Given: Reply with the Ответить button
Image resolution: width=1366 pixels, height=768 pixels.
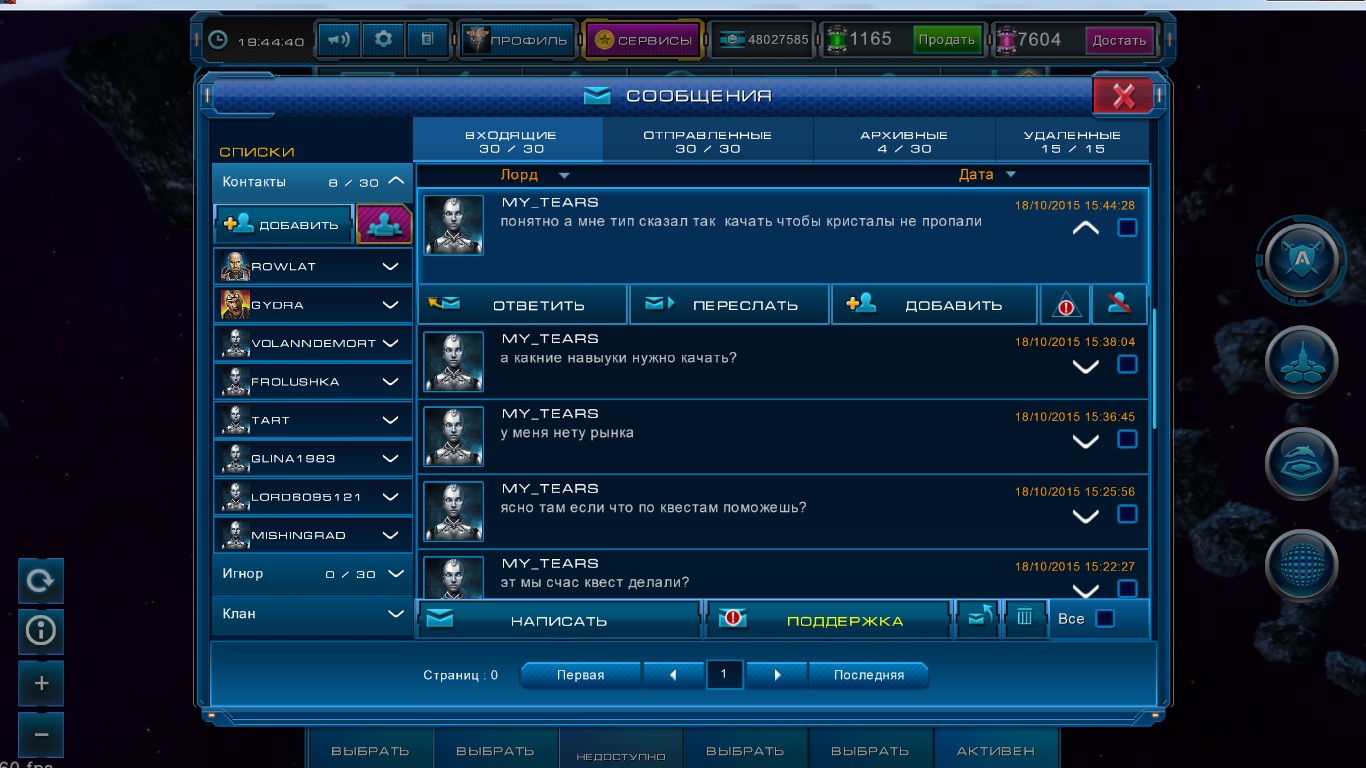Looking at the screenshot, I should click(522, 305).
